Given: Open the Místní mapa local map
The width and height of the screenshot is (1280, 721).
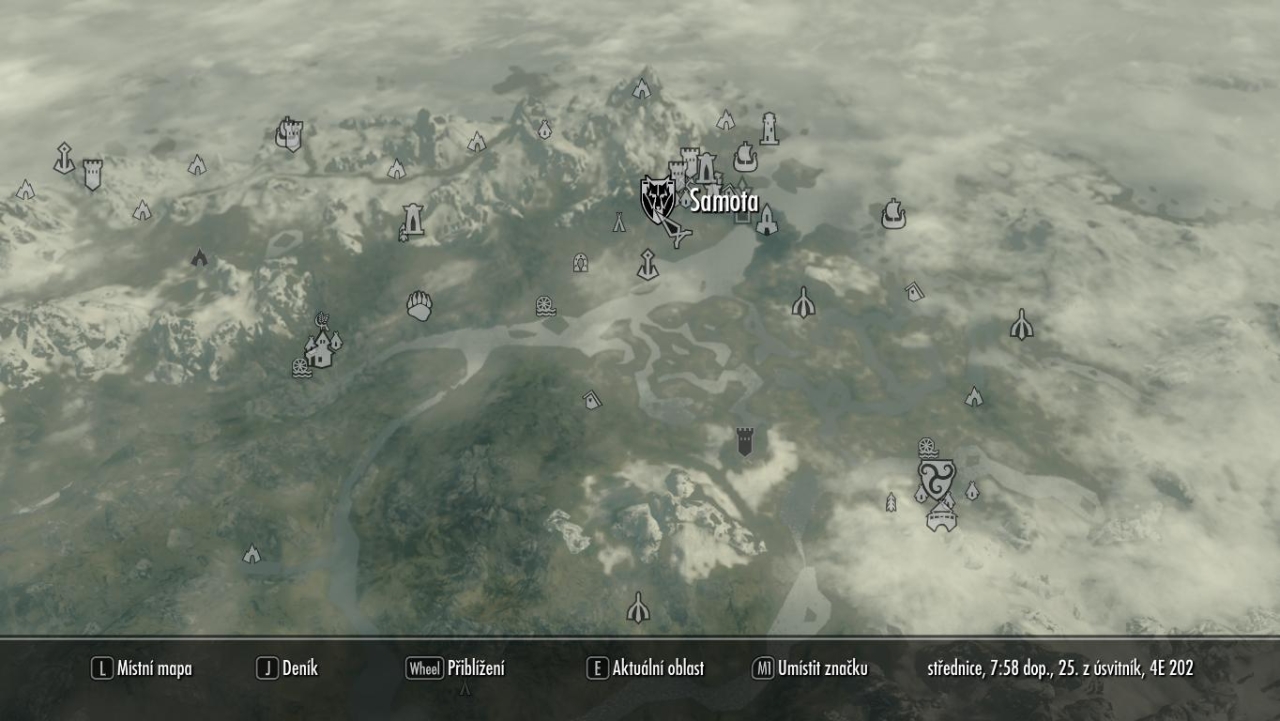Looking at the screenshot, I should [142, 669].
